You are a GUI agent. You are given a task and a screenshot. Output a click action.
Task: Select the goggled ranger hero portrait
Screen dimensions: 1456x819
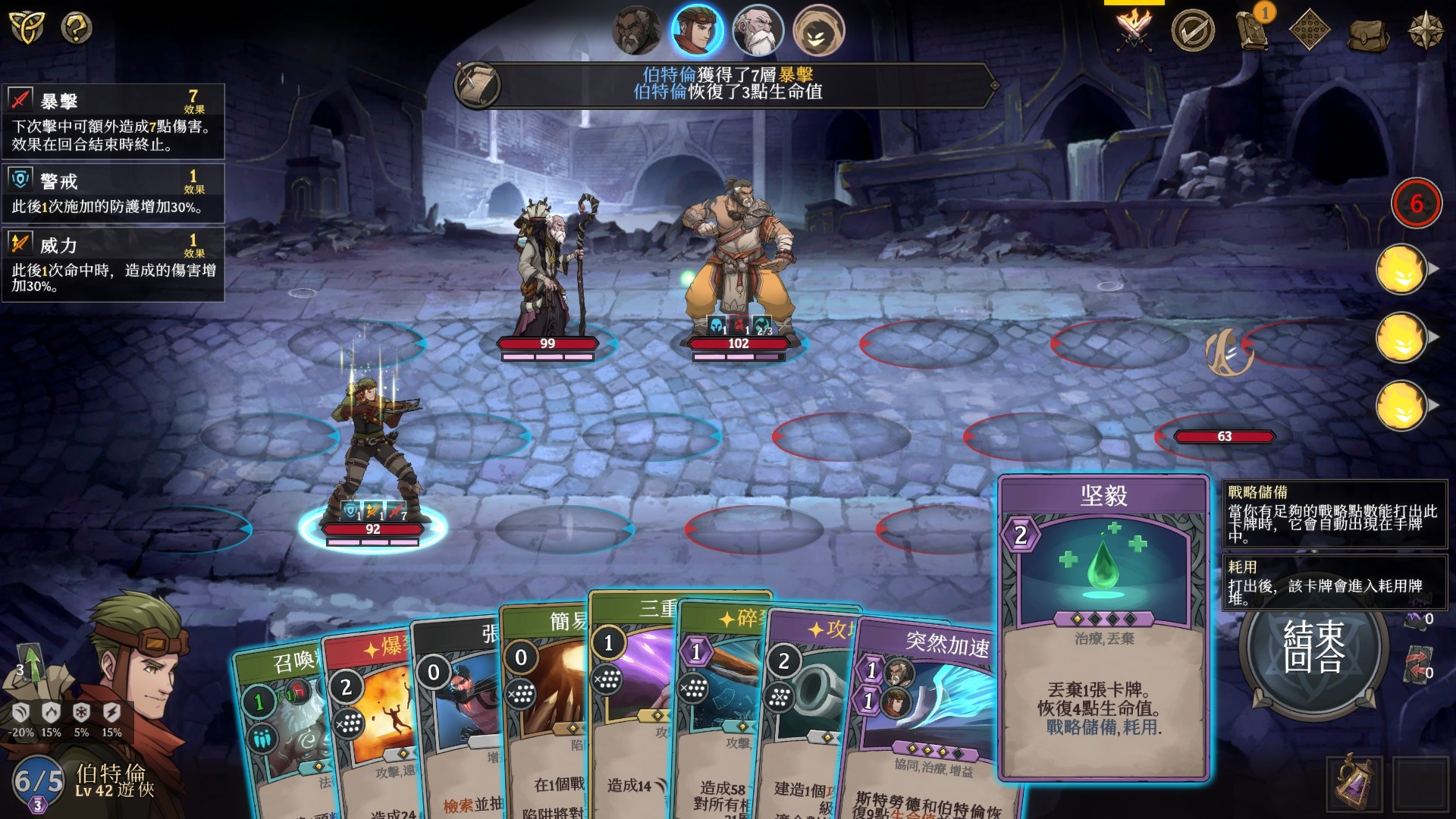click(697, 30)
